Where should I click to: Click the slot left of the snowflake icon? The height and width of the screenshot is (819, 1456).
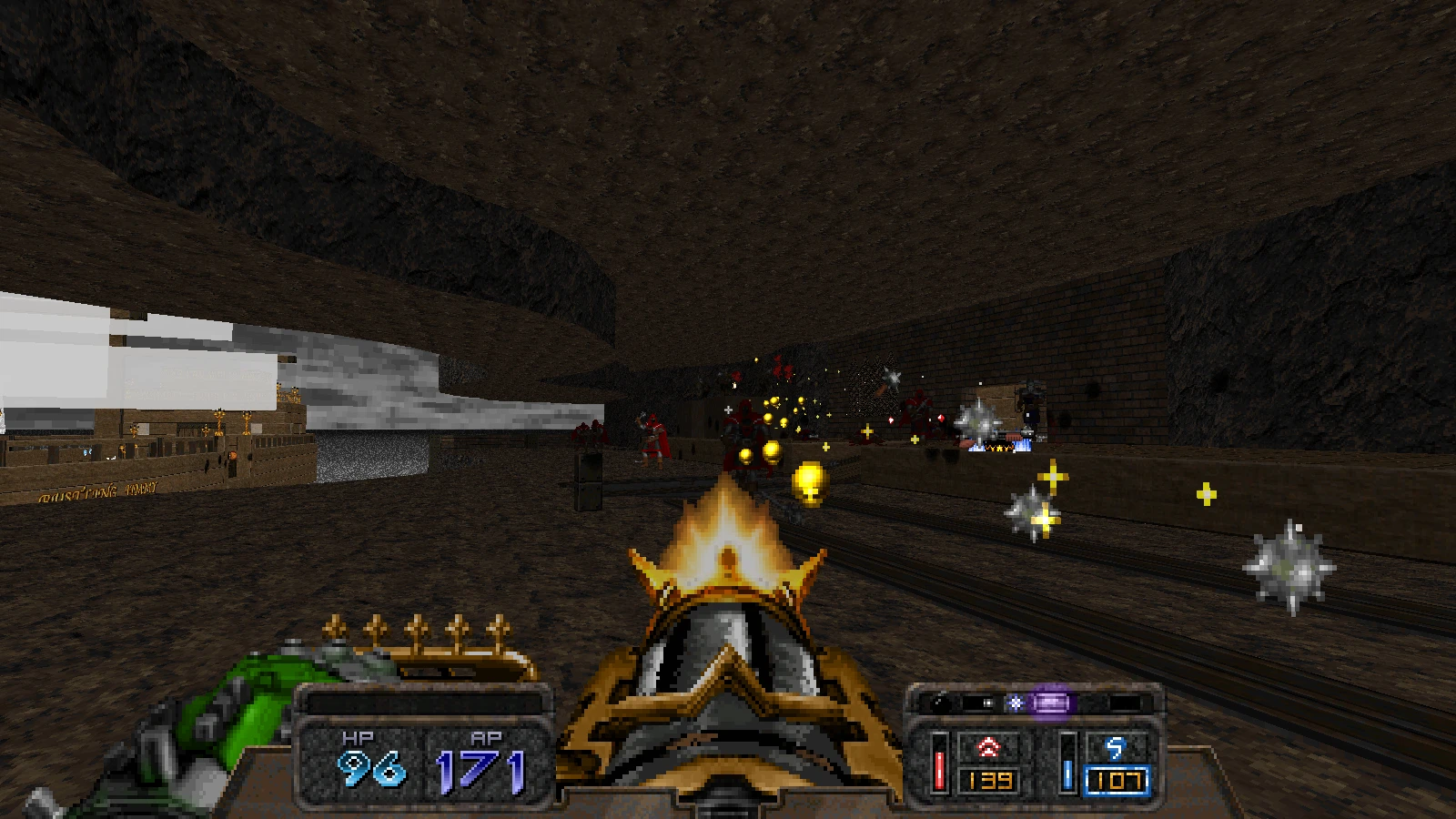pos(981,702)
